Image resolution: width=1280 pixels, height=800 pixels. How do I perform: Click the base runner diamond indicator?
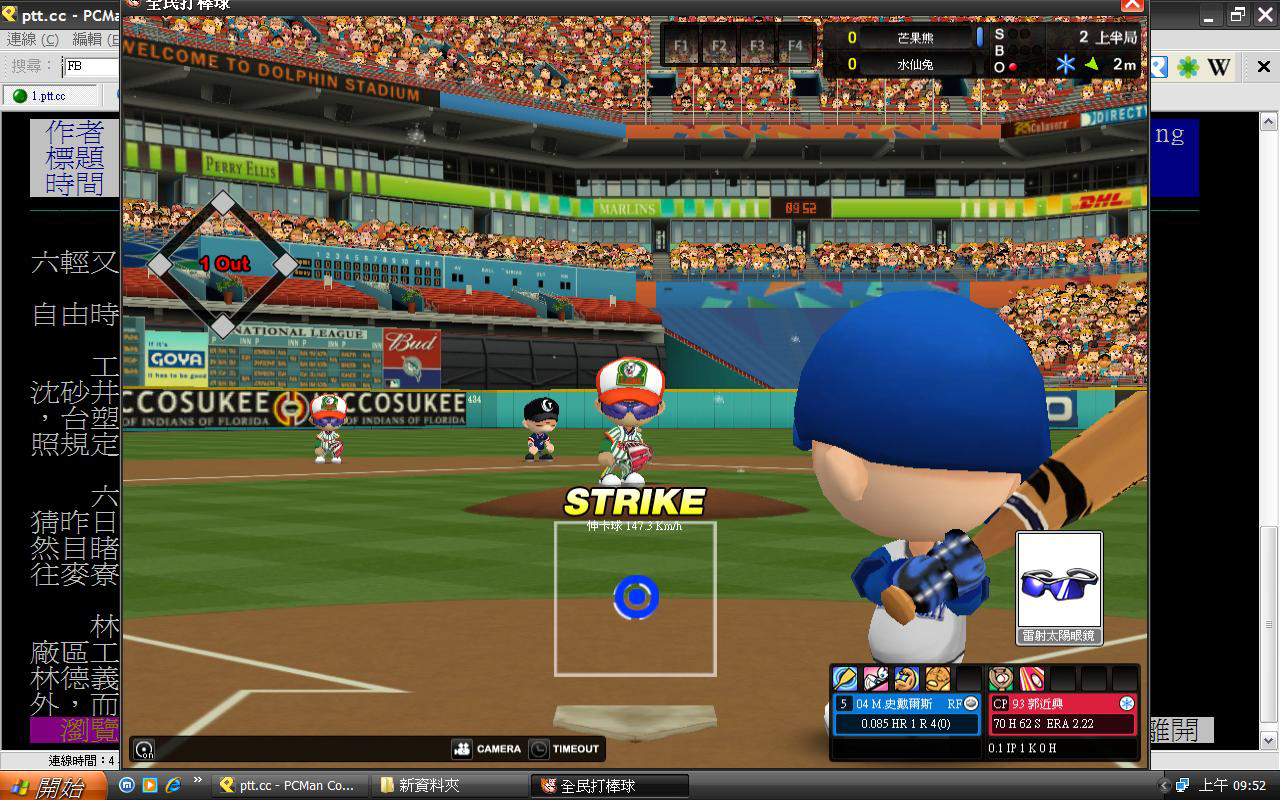(222, 265)
